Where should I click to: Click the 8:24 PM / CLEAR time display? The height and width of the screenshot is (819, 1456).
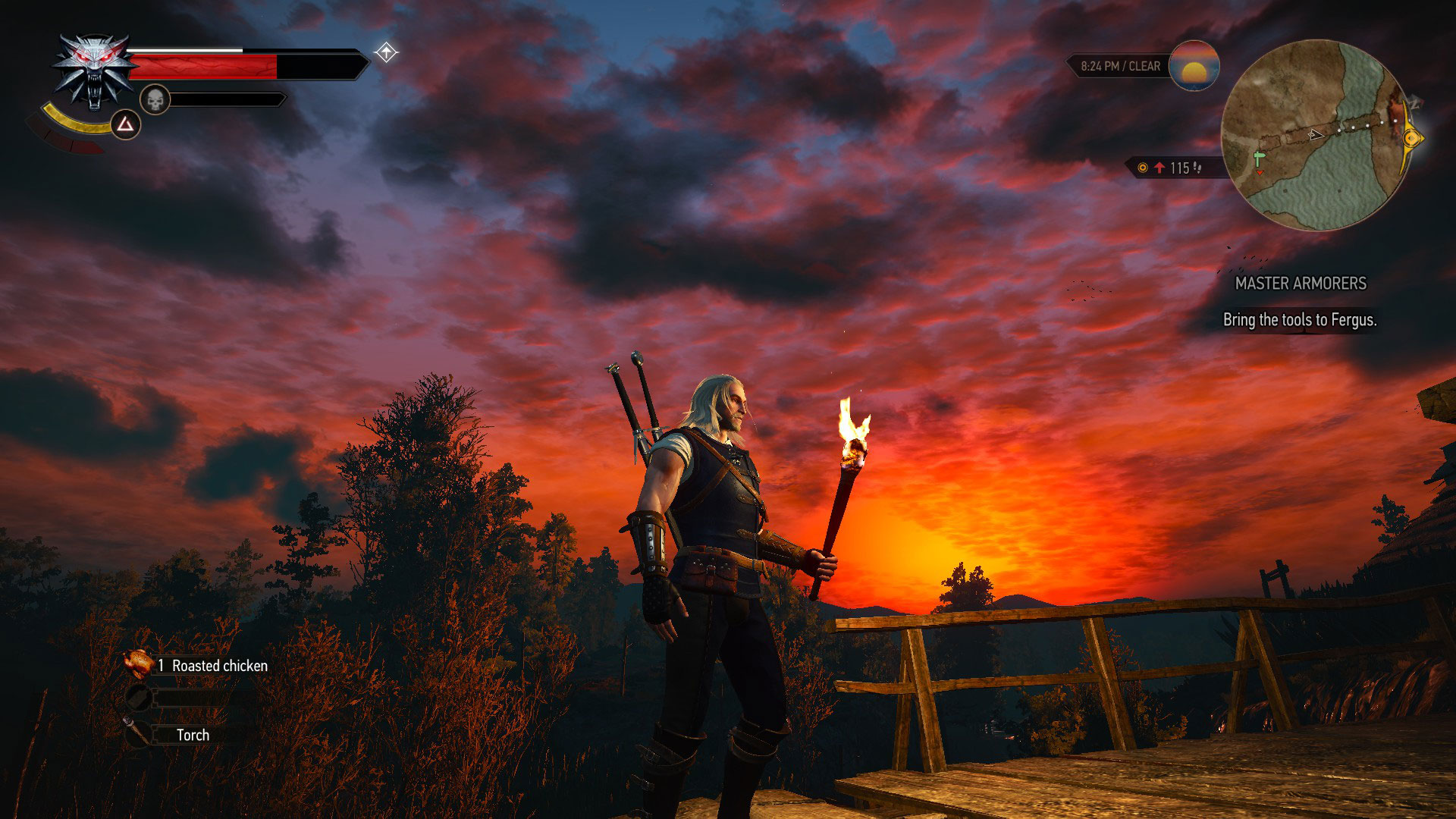(1120, 65)
